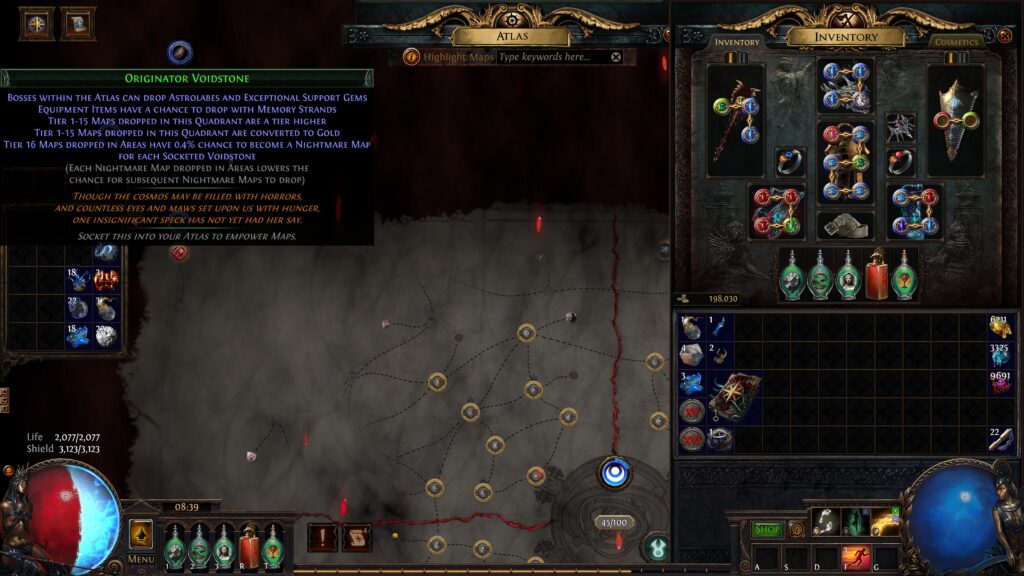Select the scroll stack of 22 in inventory

click(998, 438)
